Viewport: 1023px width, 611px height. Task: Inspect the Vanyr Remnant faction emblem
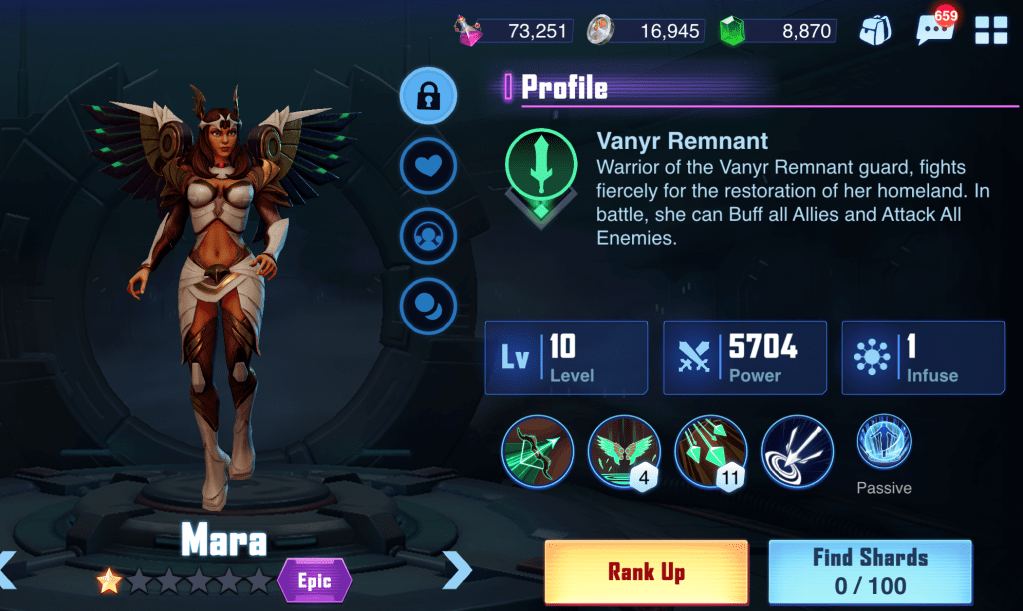click(x=540, y=164)
